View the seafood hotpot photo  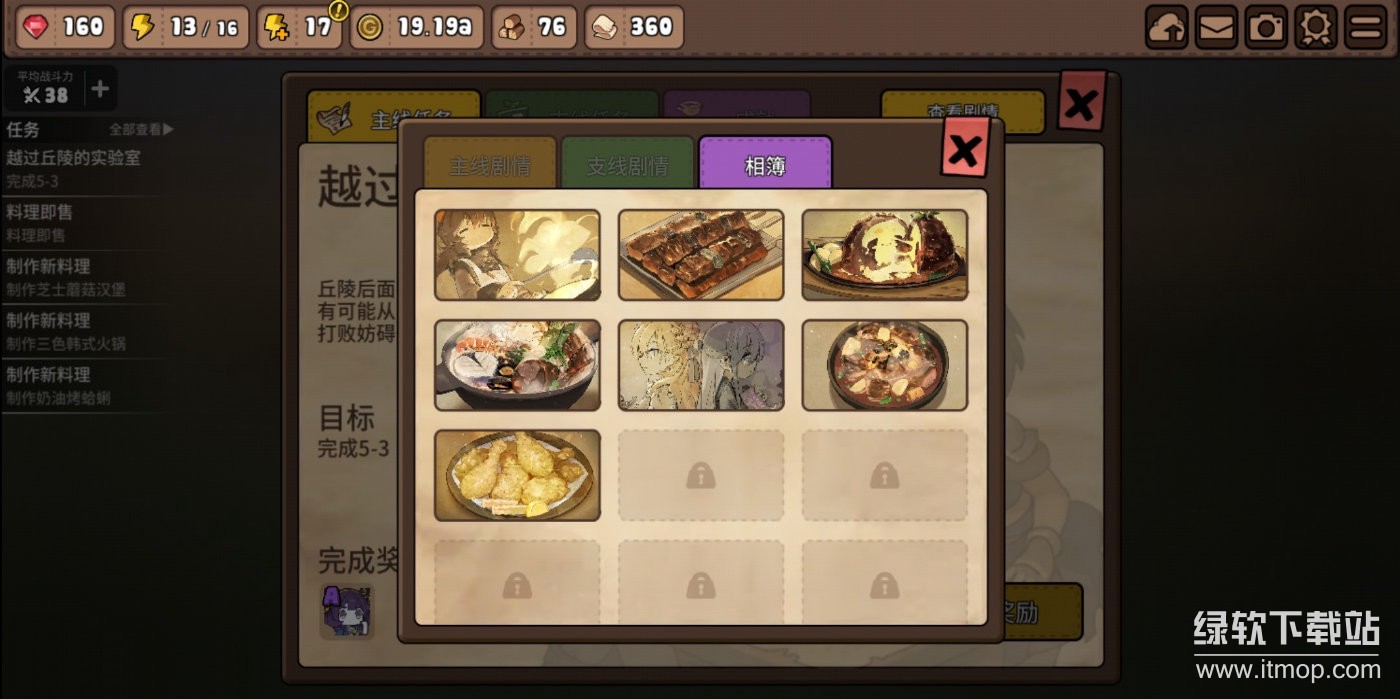pos(517,365)
